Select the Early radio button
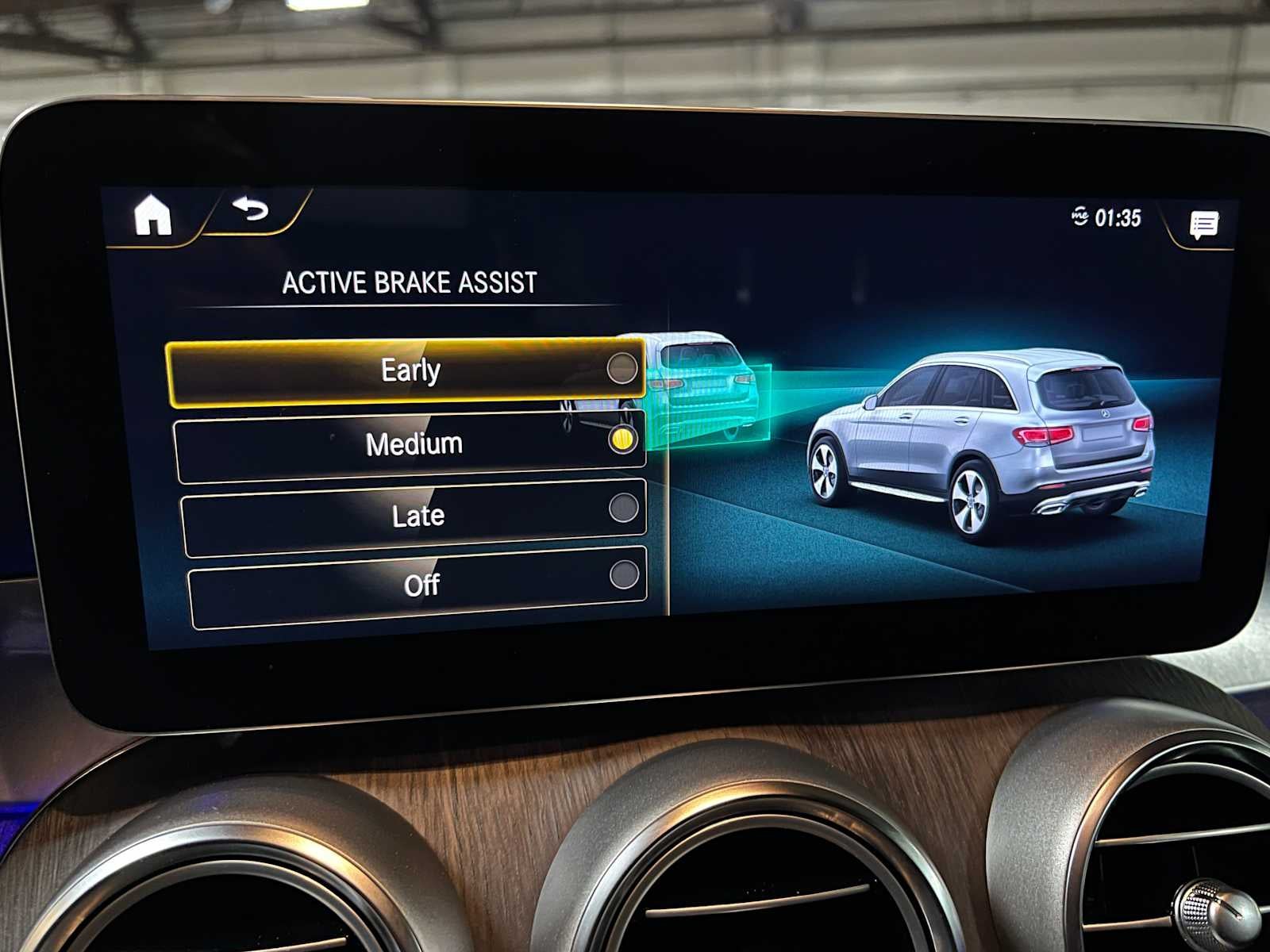Screen dimensions: 1270x952 (625, 369)
